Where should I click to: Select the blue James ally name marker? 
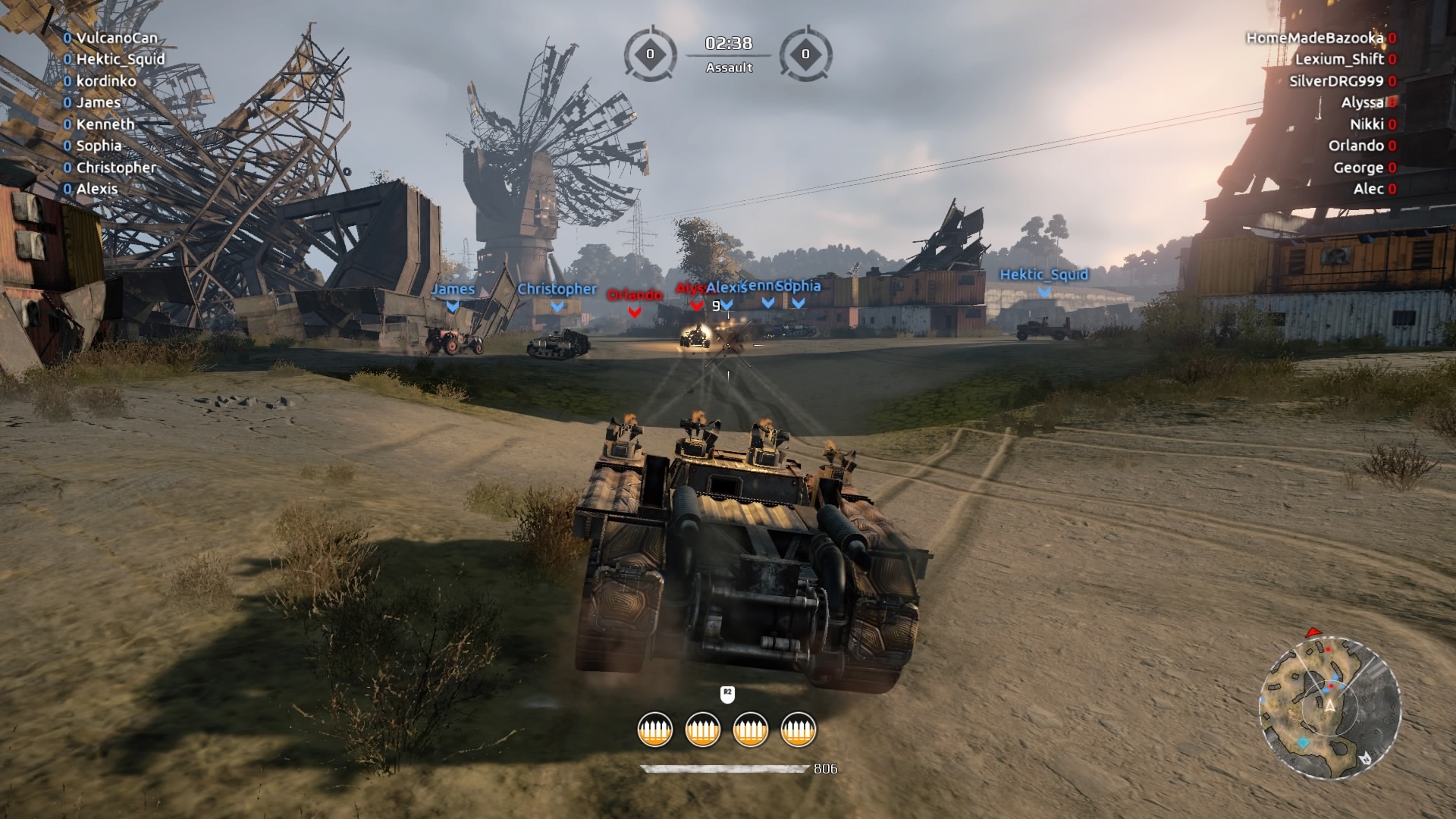(453, 290)
